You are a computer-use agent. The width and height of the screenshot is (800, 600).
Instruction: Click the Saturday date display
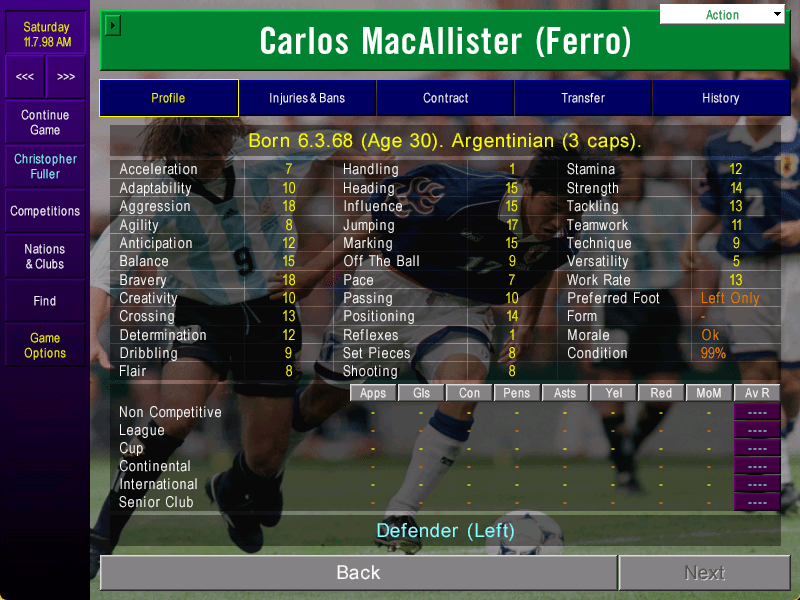coord(45,34)
